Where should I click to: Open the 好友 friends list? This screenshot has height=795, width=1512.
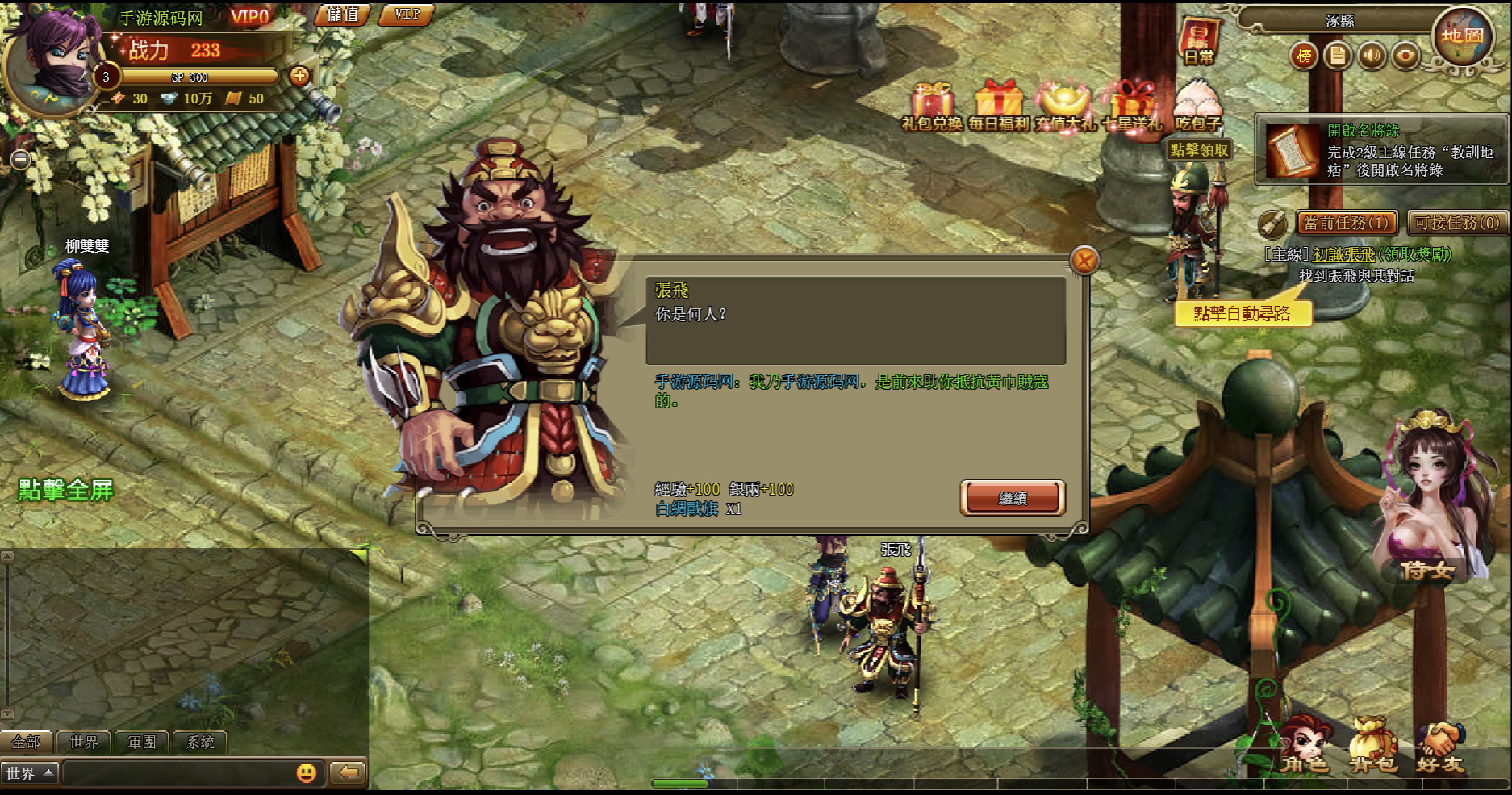[x=1440, y=747]
